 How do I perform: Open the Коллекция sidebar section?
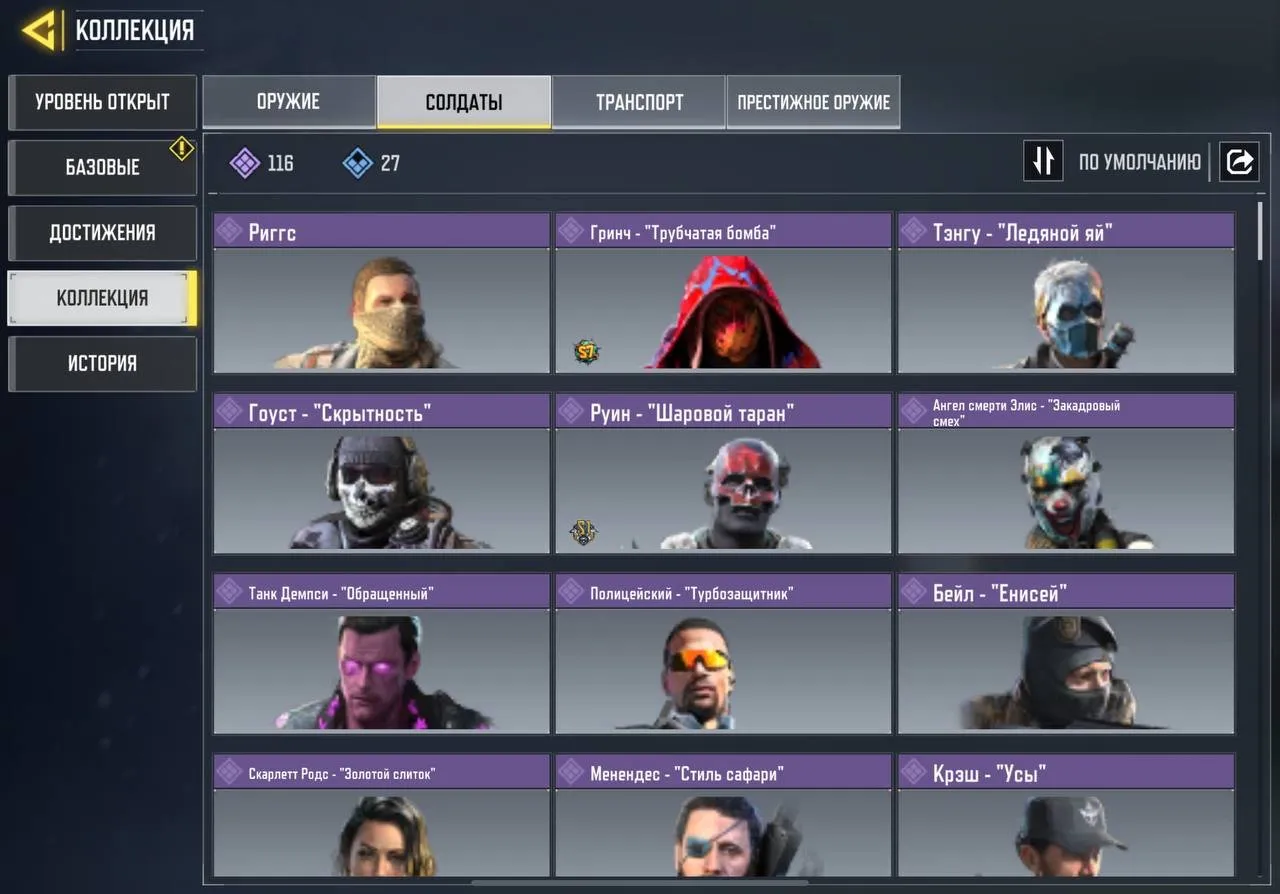100,298
